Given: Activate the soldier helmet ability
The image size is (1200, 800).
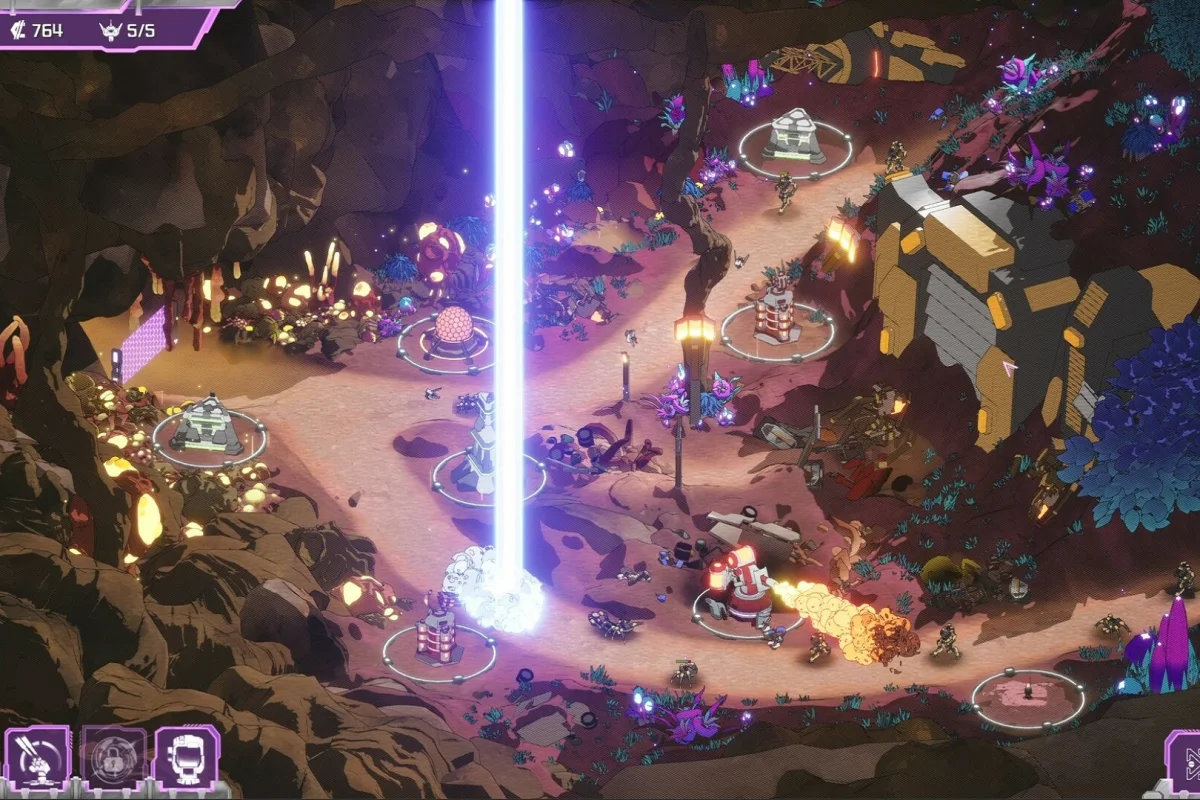Looking at the screenshot, I should [x=187, y=758].
